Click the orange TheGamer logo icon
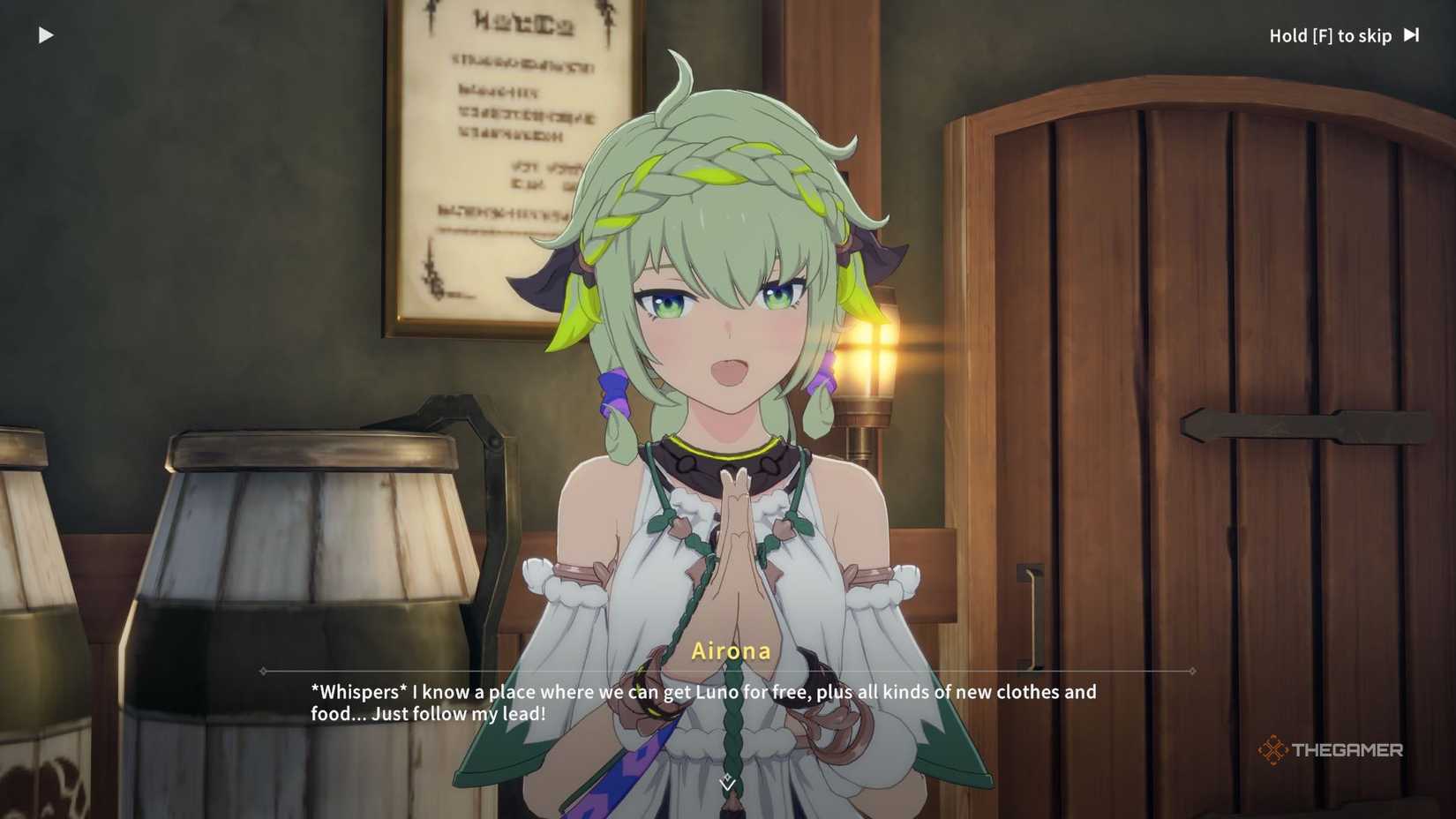 tap(1273, 749)
